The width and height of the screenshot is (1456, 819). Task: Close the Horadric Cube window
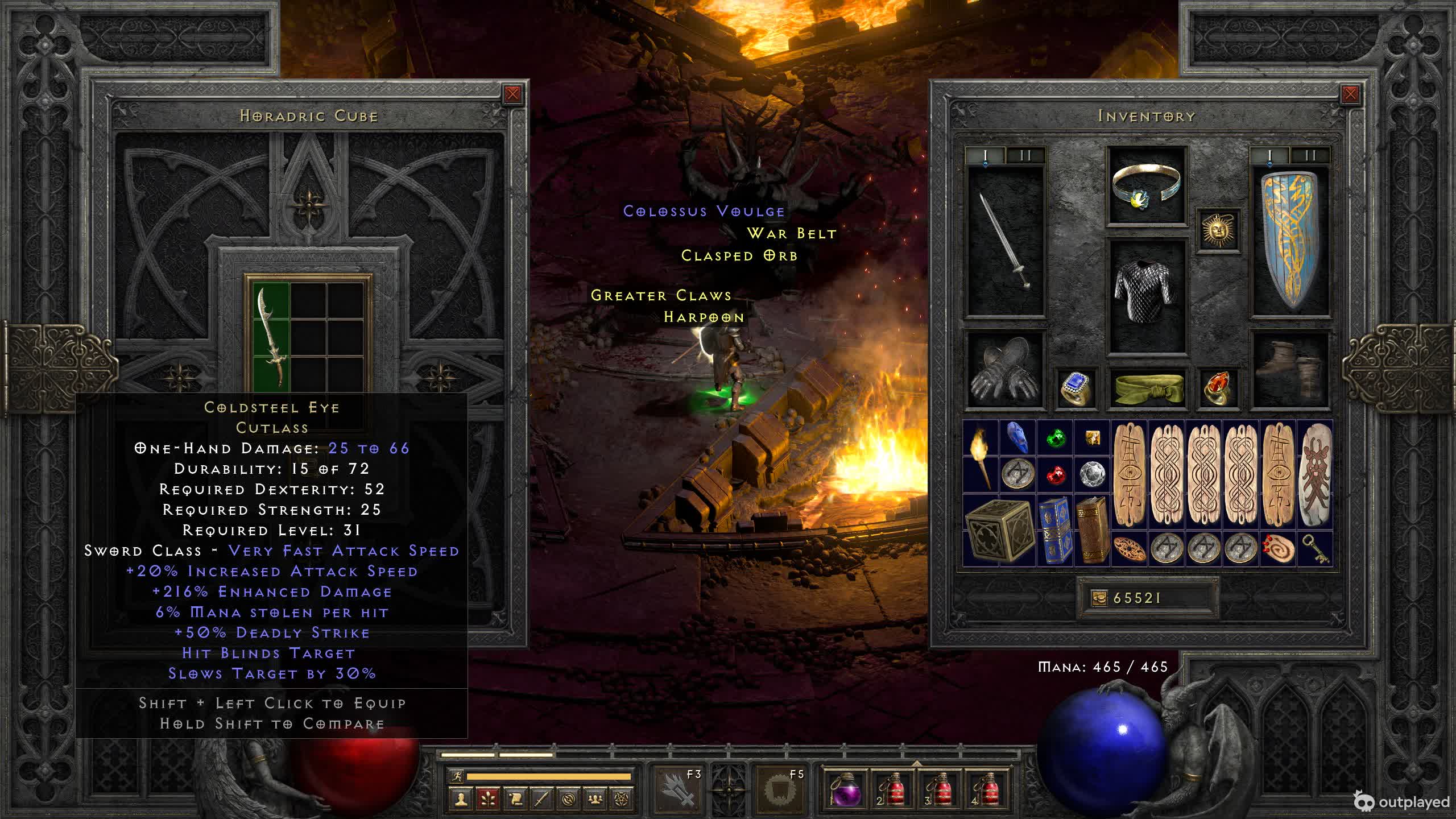(512, 94)
